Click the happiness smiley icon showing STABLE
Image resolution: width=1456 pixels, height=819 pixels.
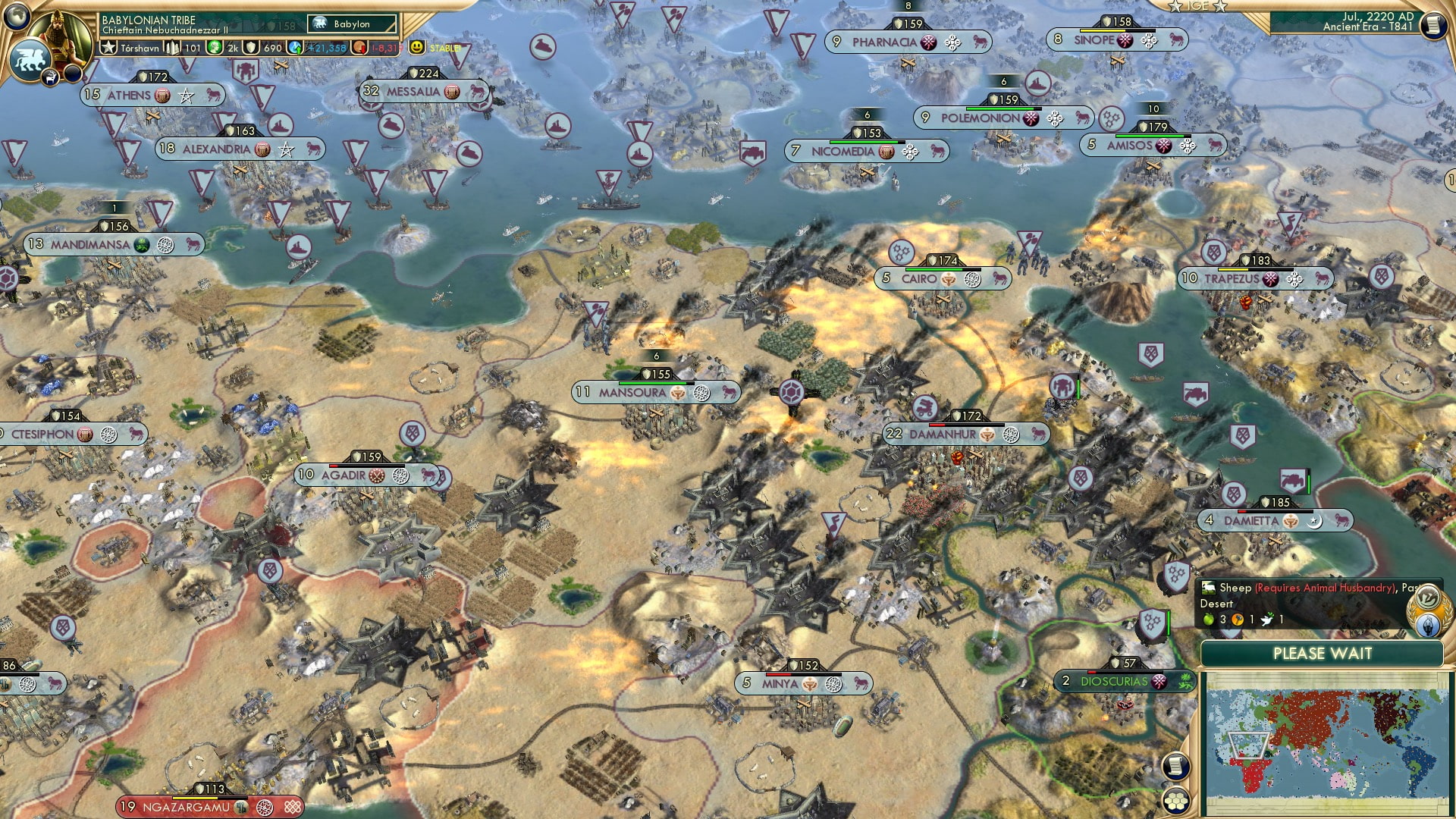419,46
